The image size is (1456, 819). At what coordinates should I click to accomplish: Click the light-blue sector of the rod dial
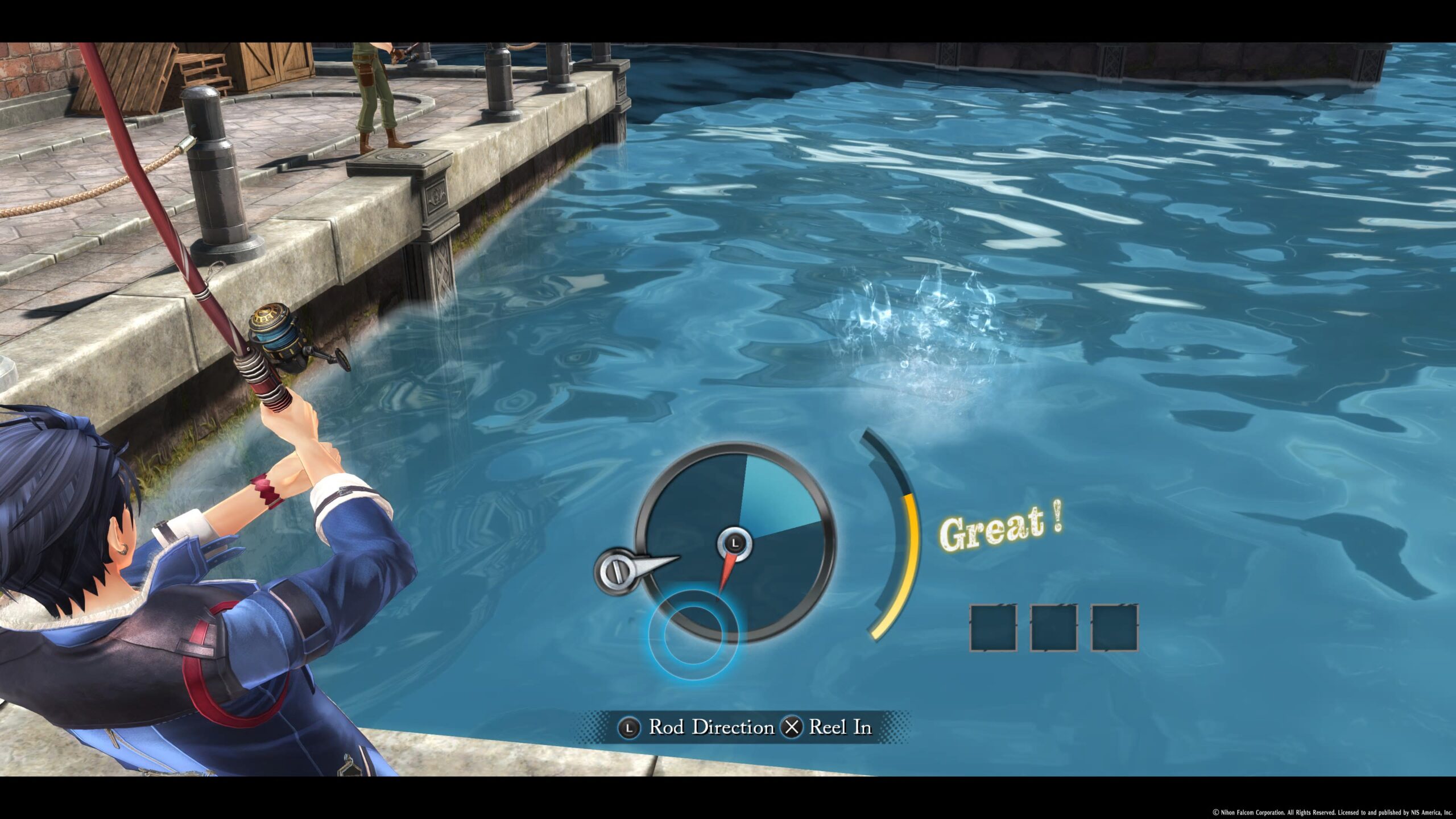click(775, 502)
